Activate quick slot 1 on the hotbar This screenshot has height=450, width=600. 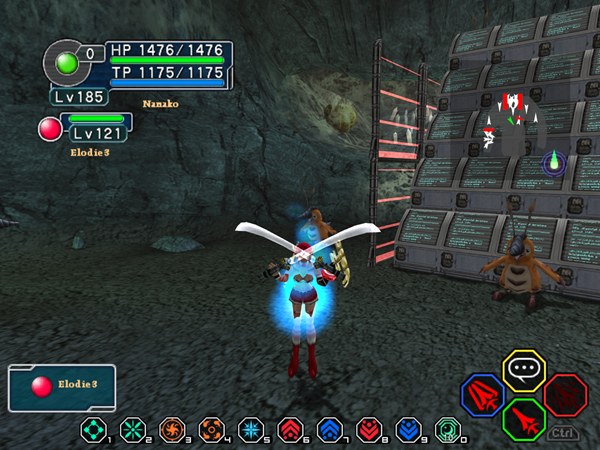(x=94, y=431)
